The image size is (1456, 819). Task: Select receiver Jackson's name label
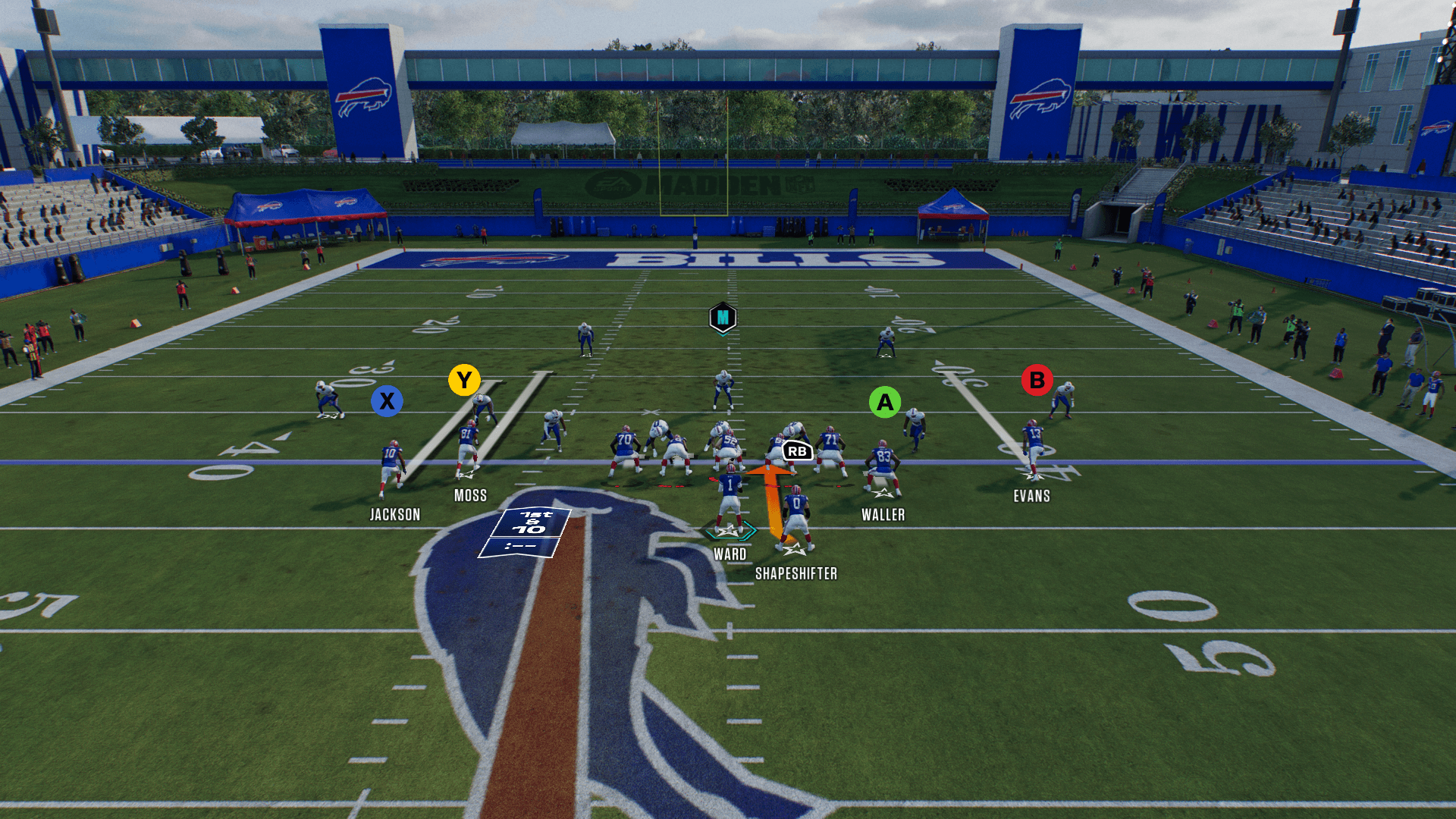[394, 515]
